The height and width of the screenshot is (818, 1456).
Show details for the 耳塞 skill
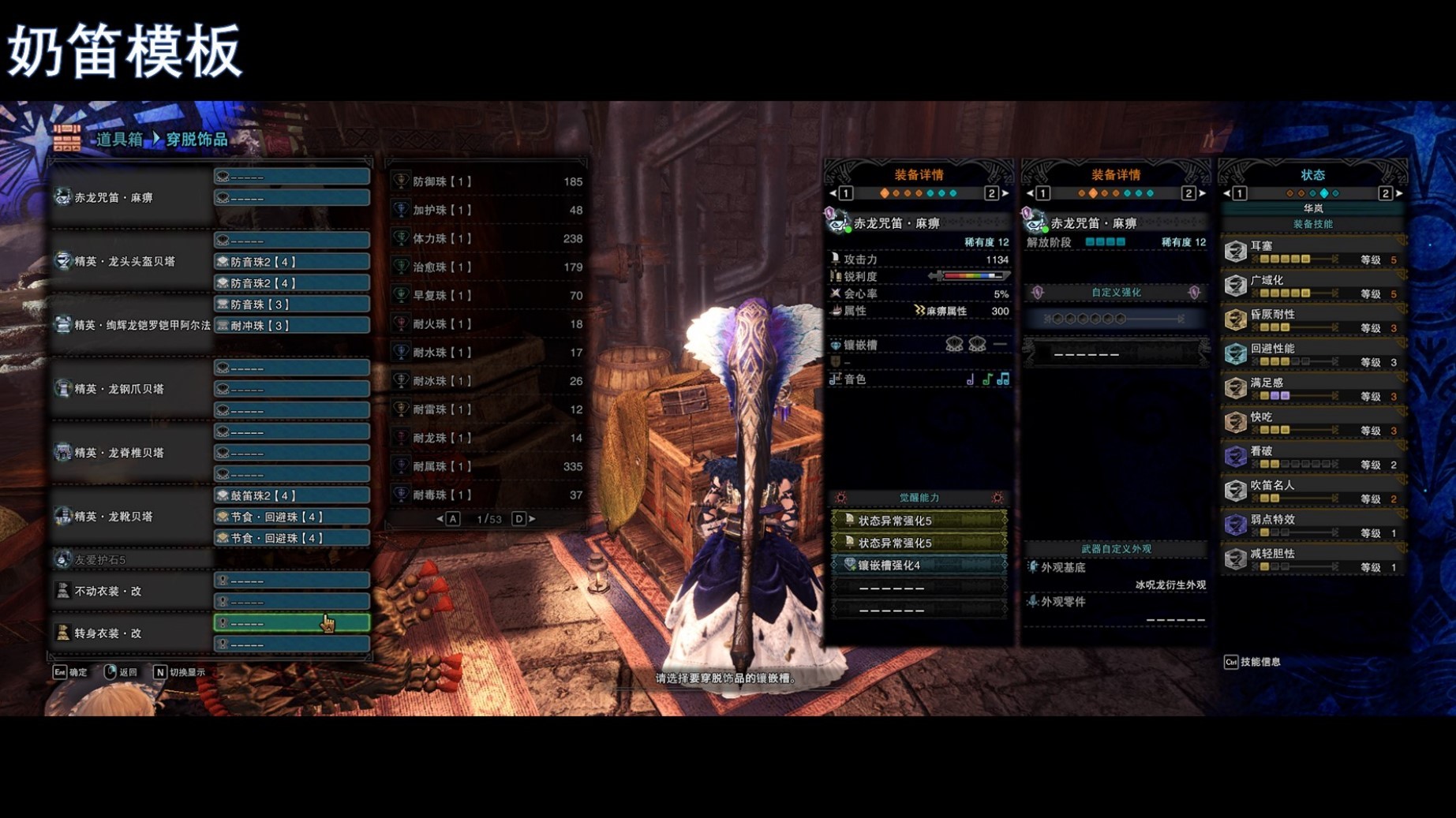tap(1312, 252)
